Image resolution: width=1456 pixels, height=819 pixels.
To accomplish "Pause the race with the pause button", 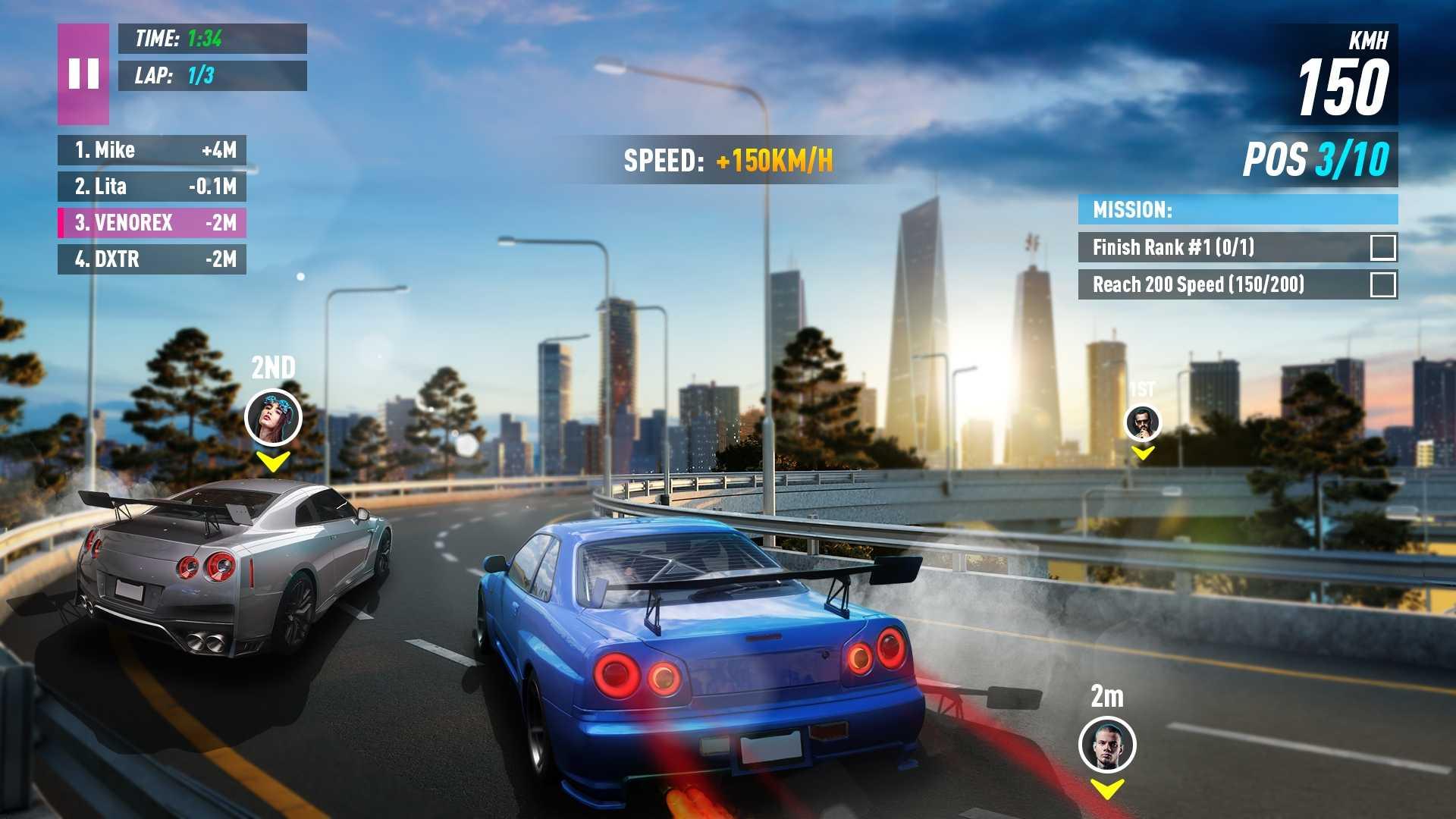I will 83,74.
